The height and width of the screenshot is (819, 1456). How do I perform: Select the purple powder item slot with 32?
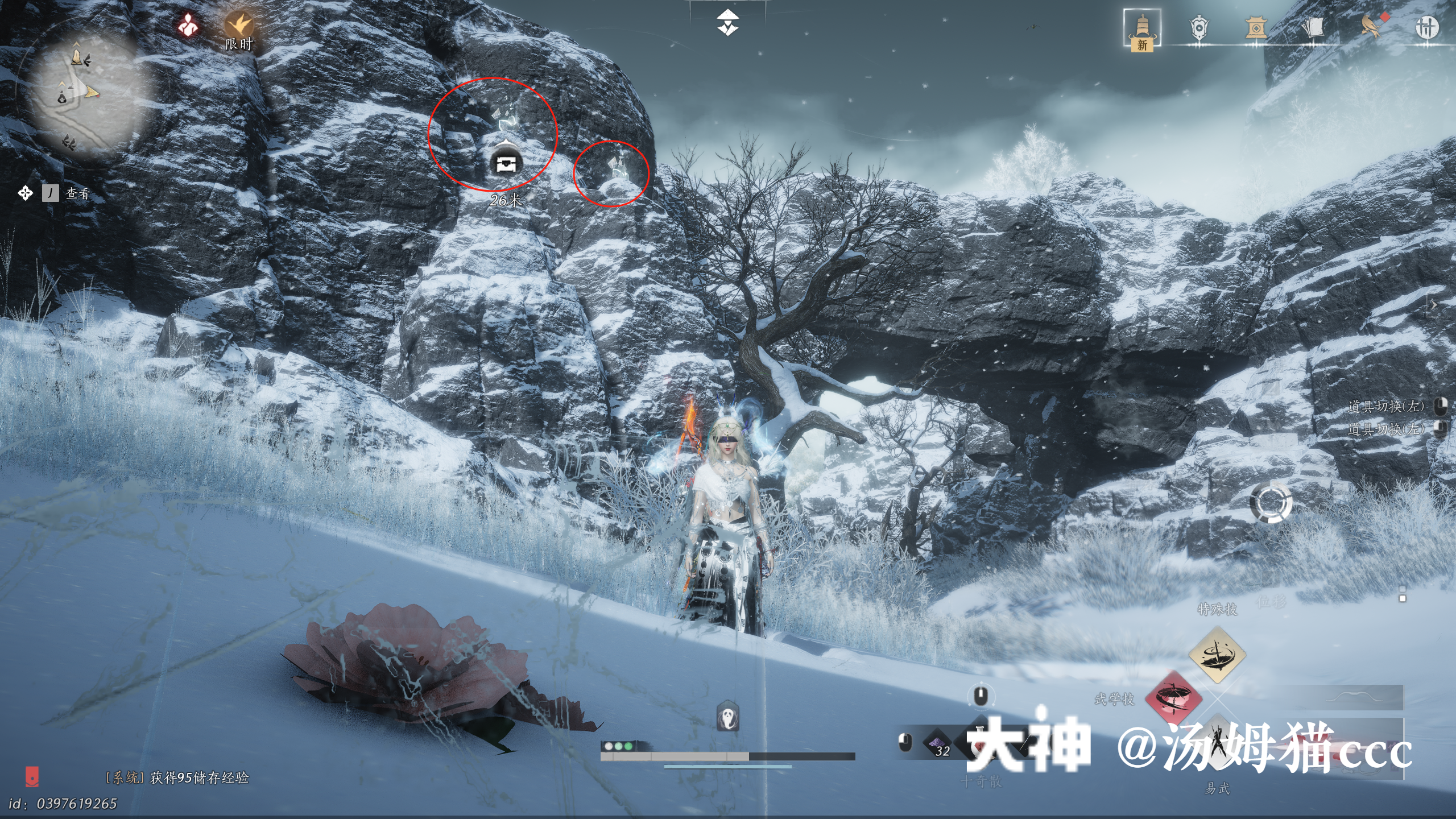pyautogui.click(x=938, y=744)
